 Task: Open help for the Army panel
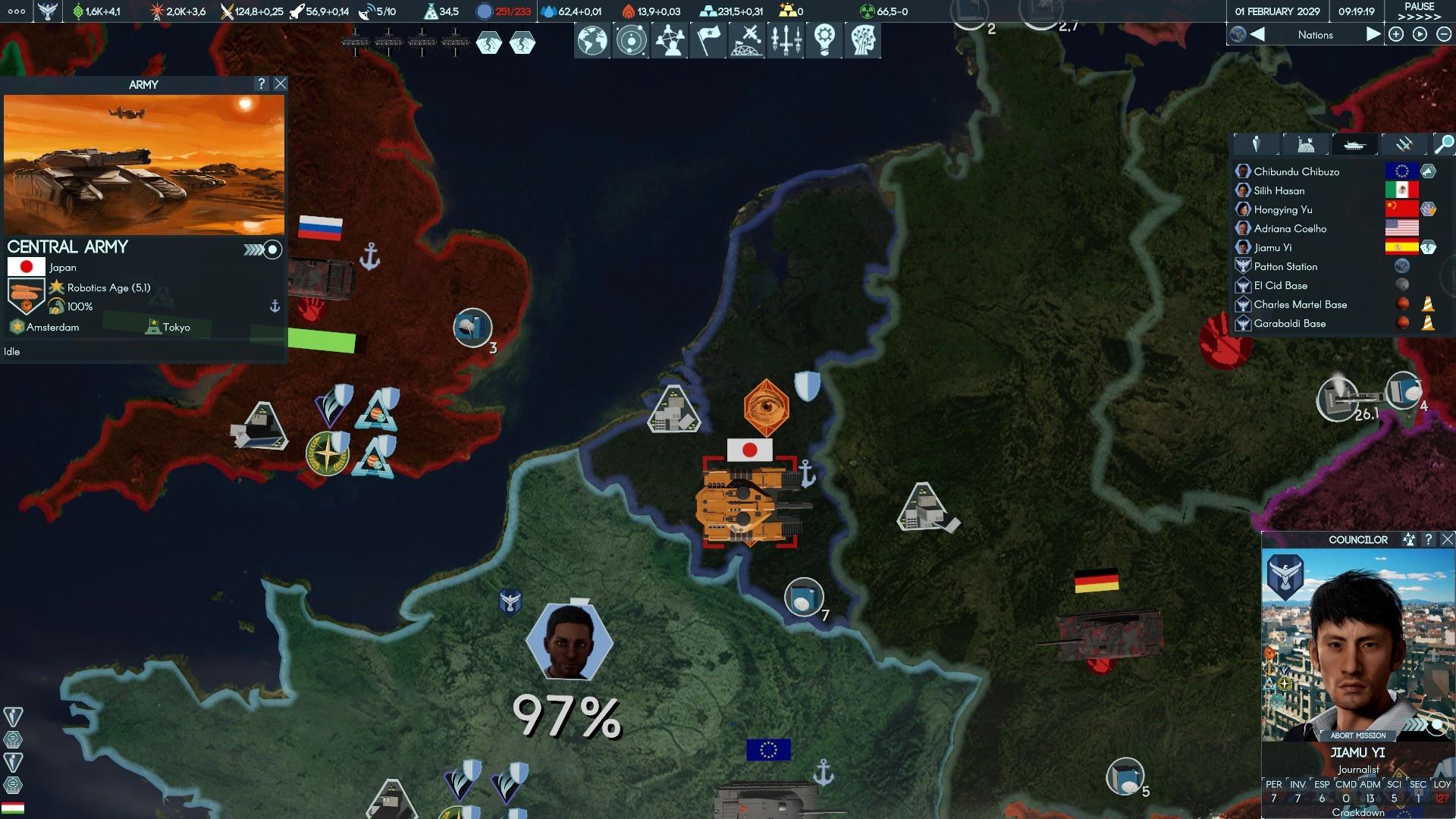click(262, 84)
